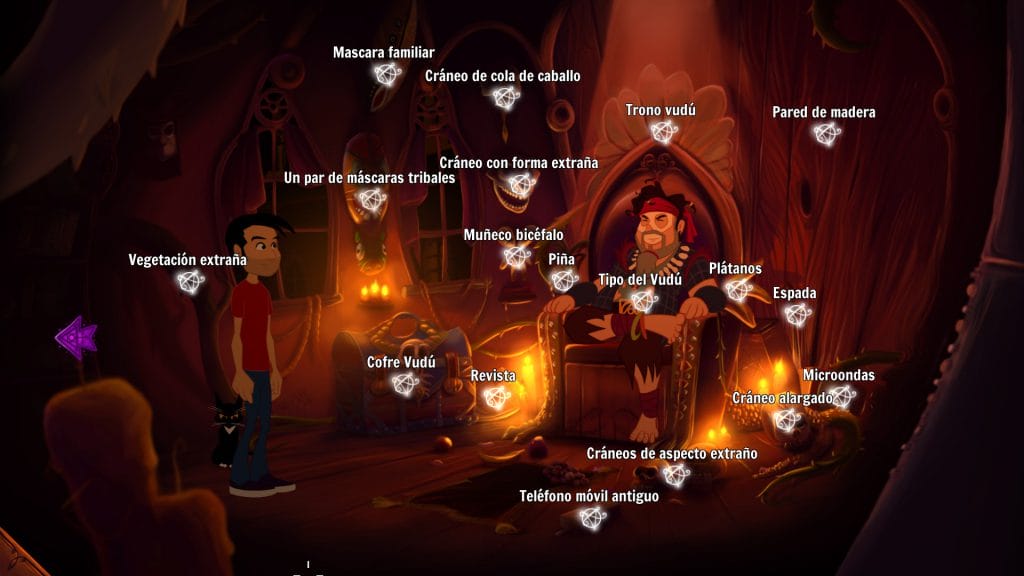Click the Muñeco bicéfalo hotspot marker
The height and width of the screenshot is (576, 1024).
516,257
